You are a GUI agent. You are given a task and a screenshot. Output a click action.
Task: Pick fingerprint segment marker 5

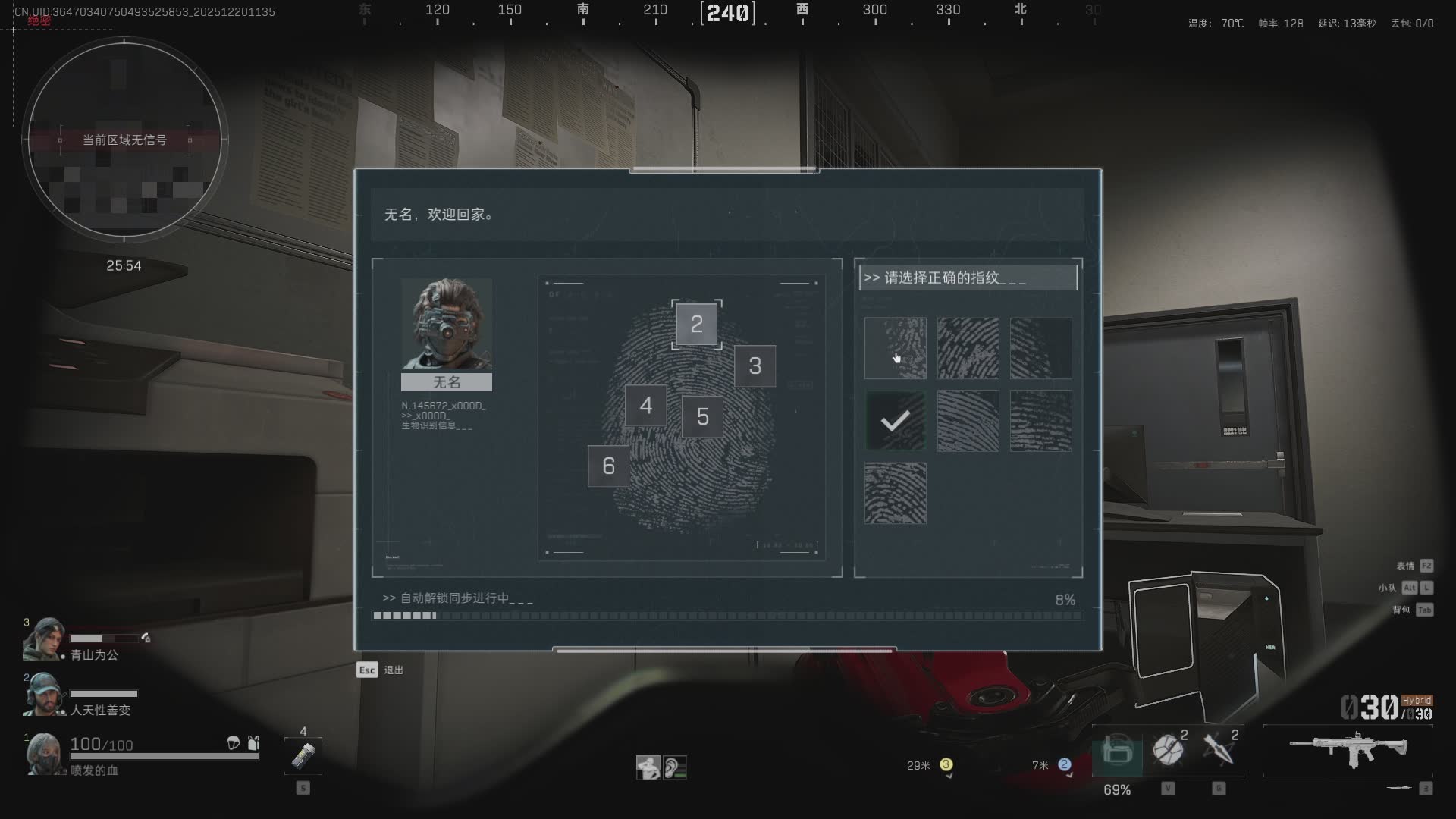[x=702, y=416]
